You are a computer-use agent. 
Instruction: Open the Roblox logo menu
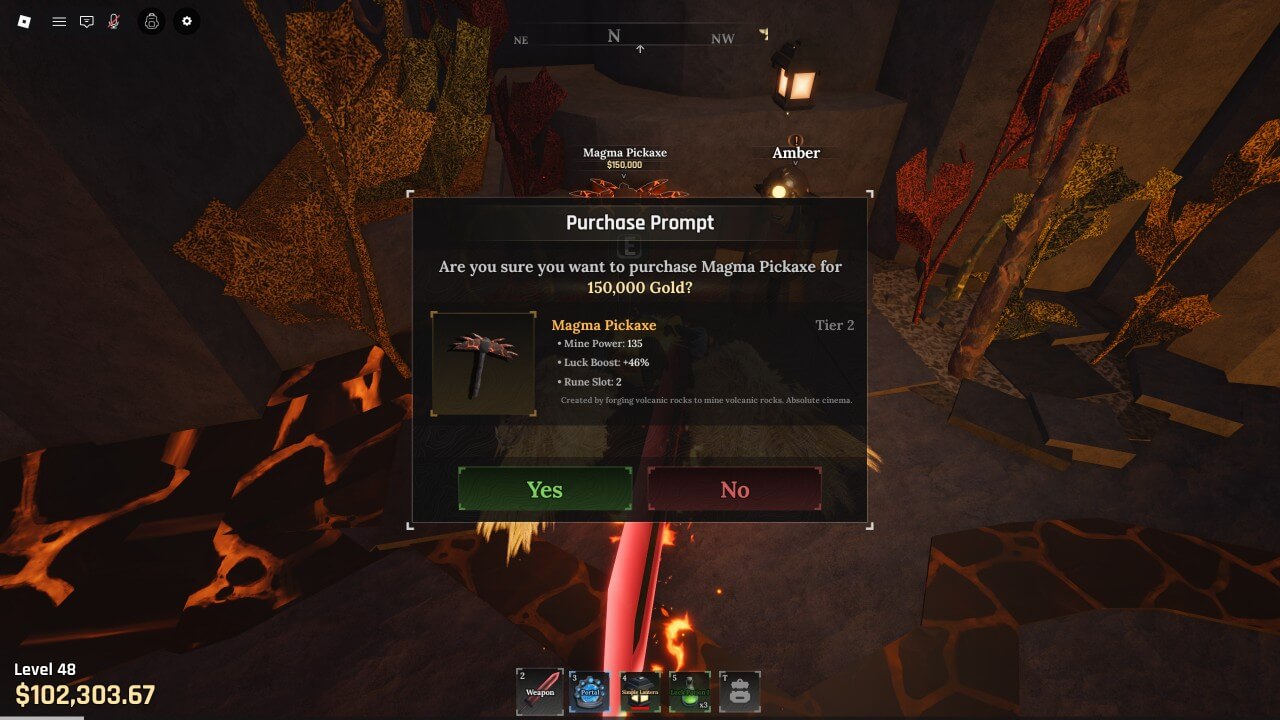pos(25,21)
